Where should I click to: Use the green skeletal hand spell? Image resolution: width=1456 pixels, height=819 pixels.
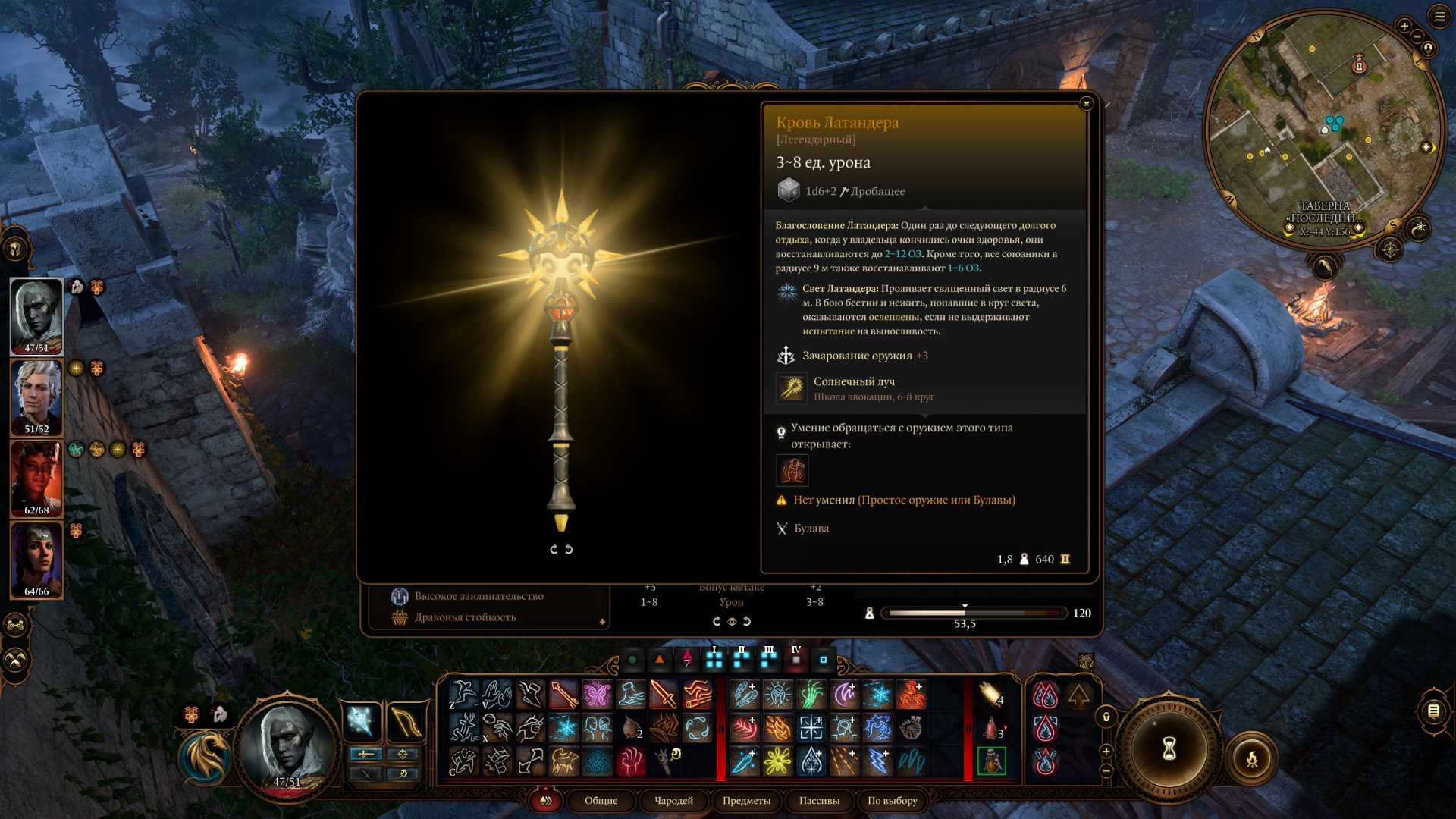[811, 695]
